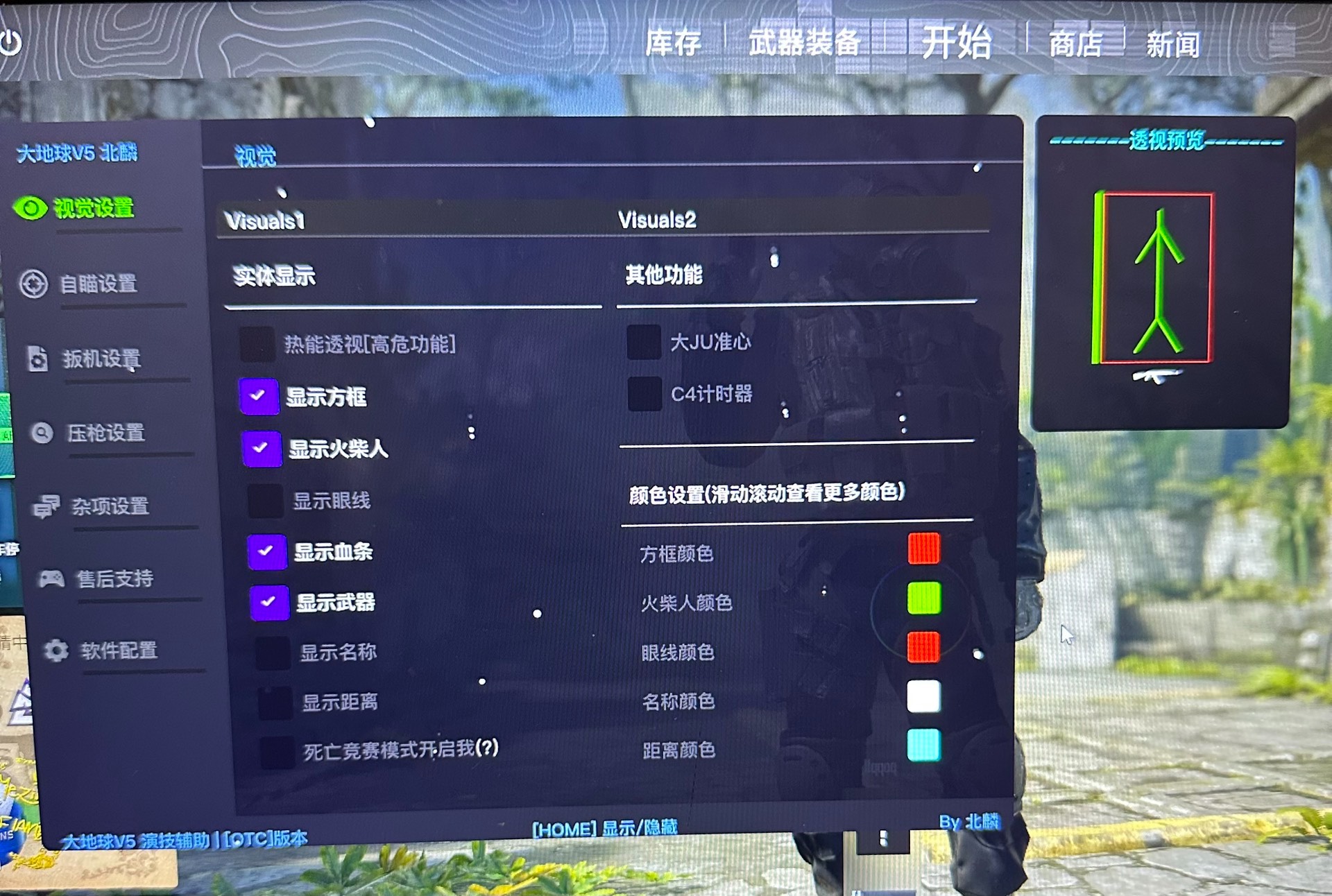Open 扳机设置 using its page icon
Image resolution: width=1332 pixels, height=896 pixels.
(x=37, y=360)
